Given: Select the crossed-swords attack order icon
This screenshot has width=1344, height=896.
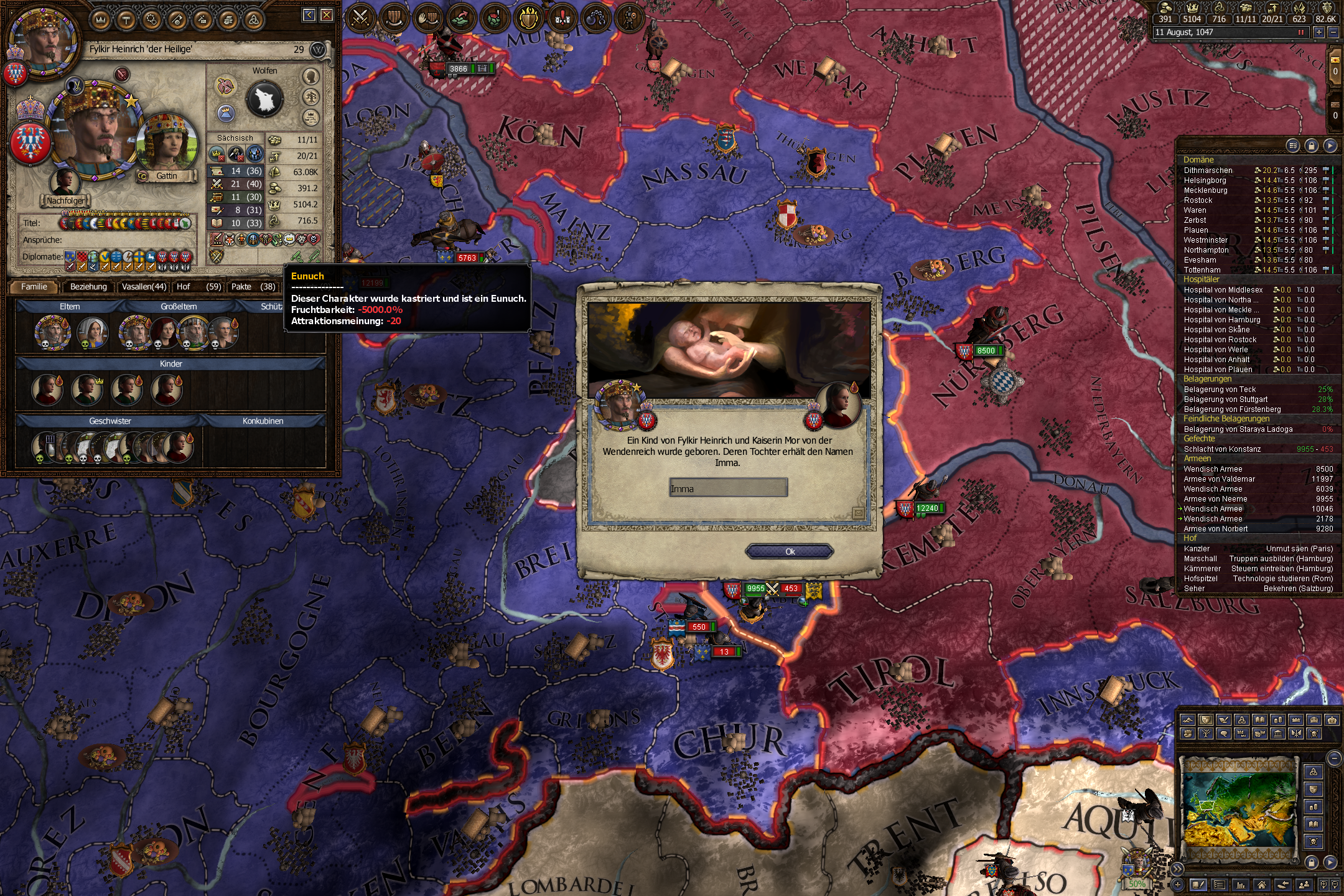Looking at the screenshot, I should 362,19.
